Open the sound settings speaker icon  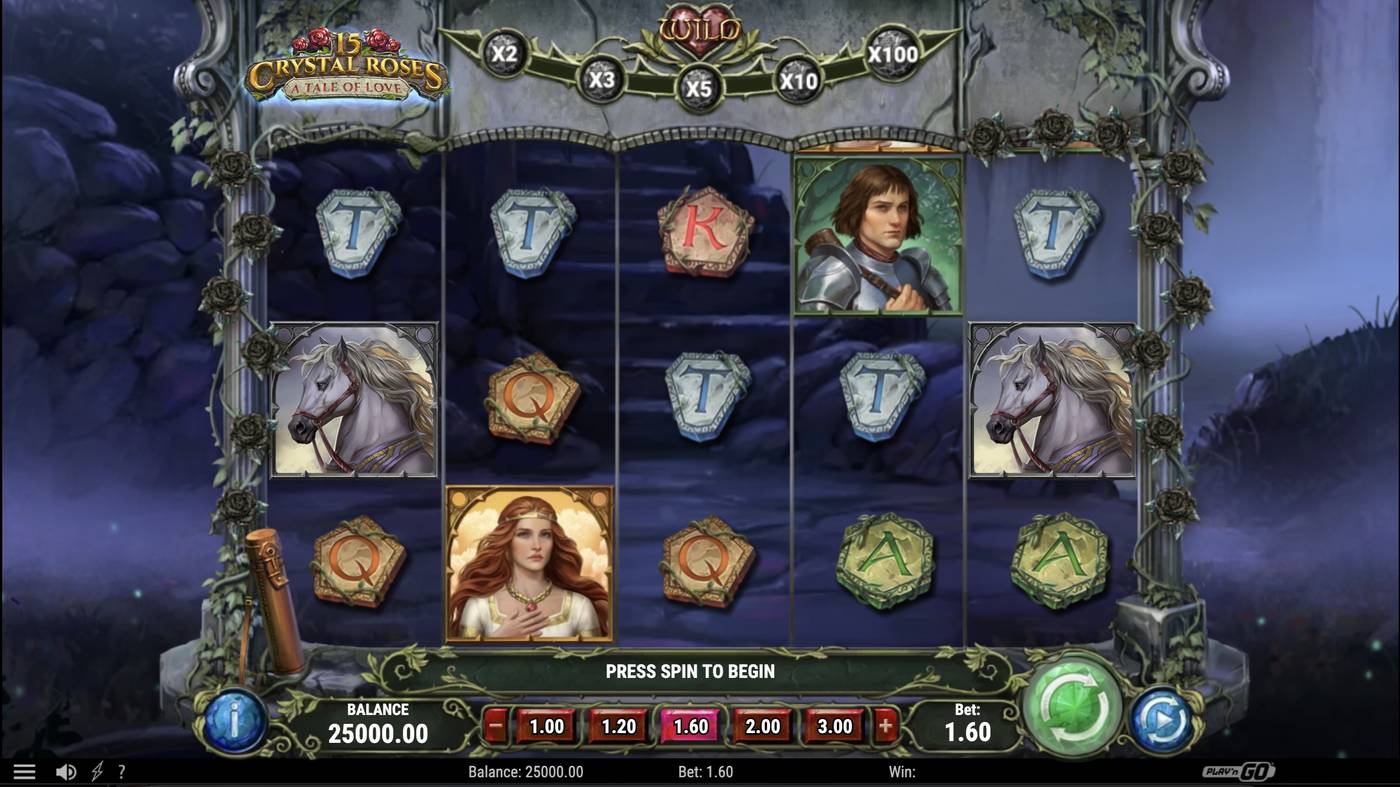point(66,770)
